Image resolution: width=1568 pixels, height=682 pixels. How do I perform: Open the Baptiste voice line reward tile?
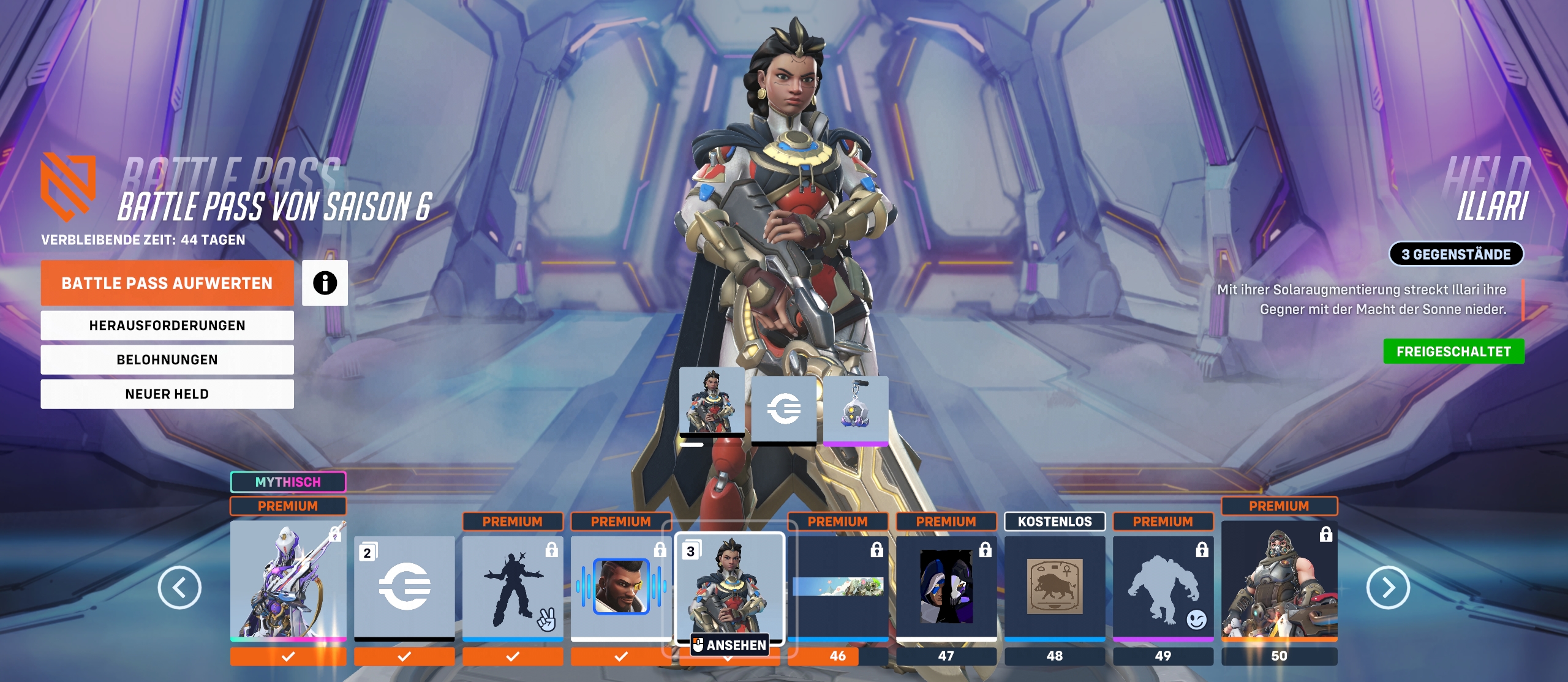point(621,586)
